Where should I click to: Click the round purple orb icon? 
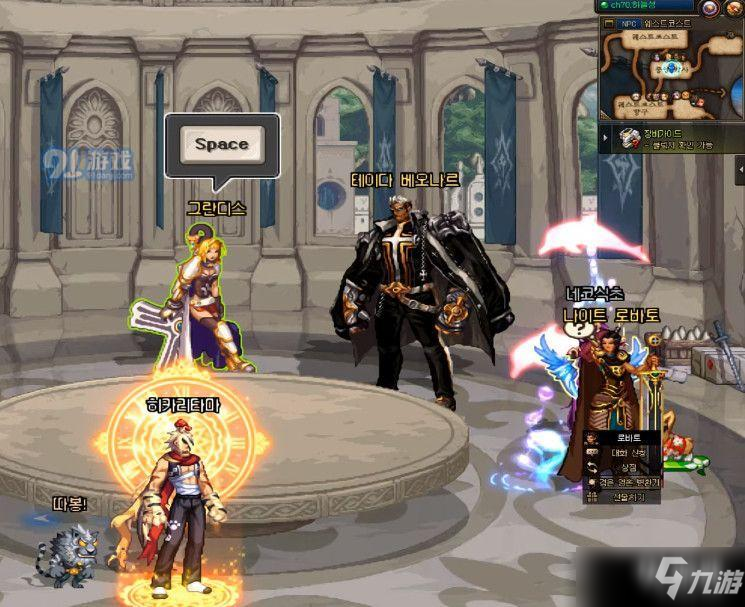point(709,7)
